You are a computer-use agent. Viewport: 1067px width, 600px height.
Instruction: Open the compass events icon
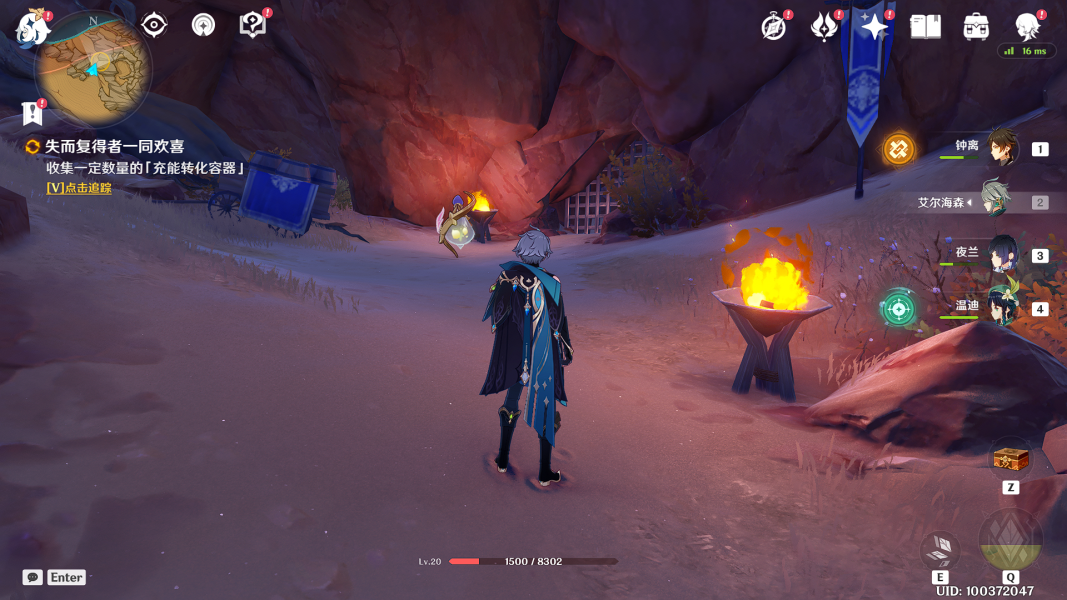click(774, 27)
